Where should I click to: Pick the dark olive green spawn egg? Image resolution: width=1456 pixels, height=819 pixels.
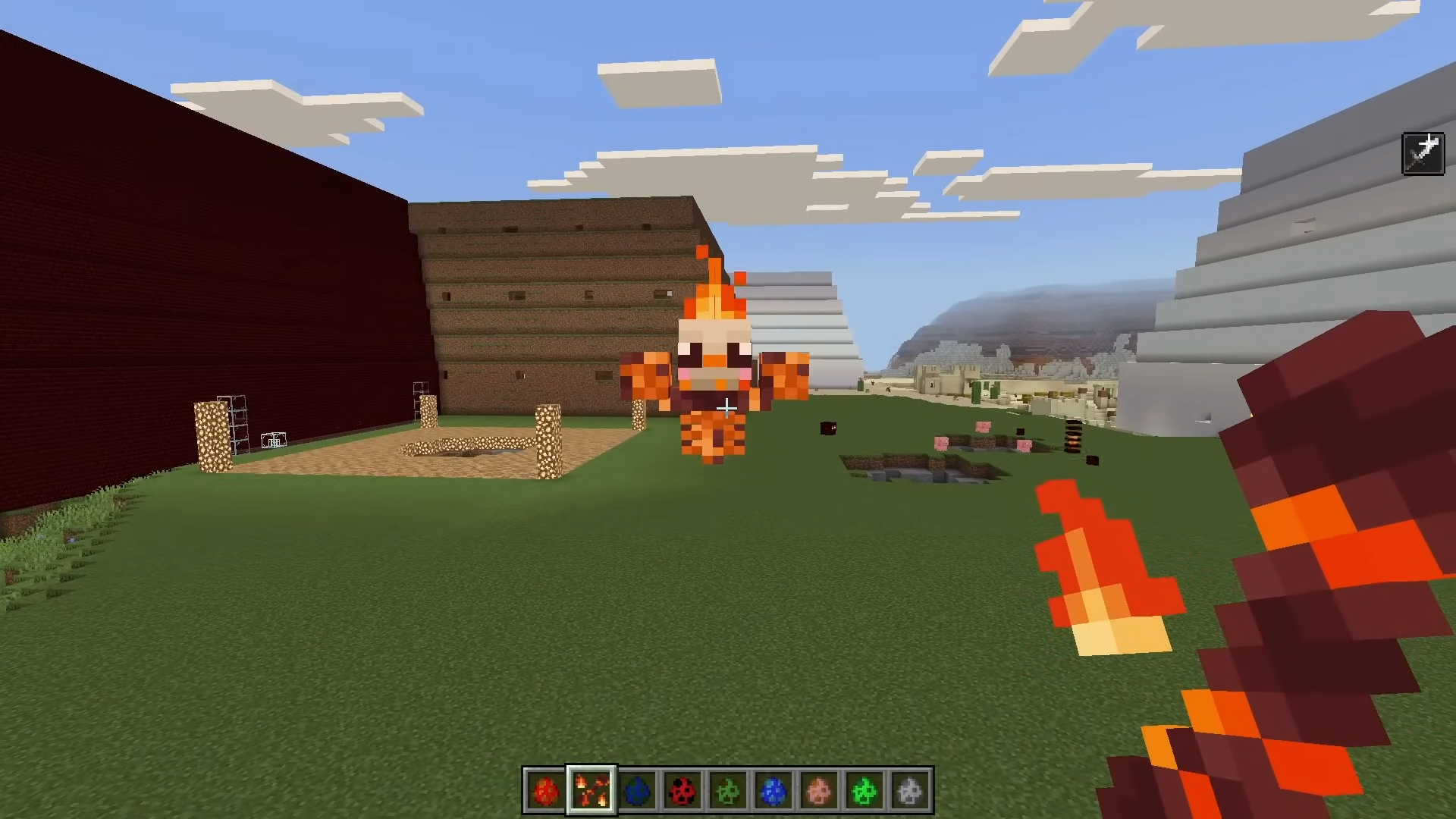coord(728,791)
